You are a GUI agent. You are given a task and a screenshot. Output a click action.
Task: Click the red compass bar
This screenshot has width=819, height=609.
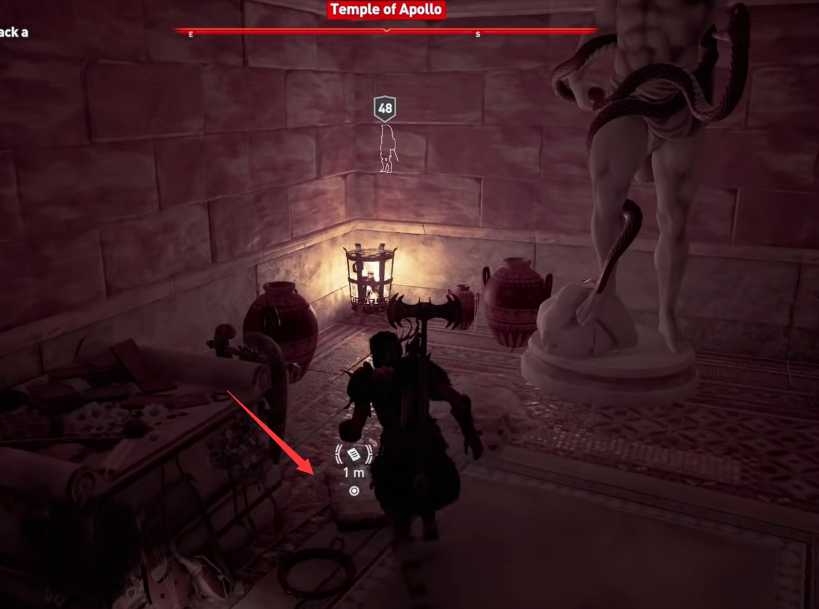coord(300,32)
